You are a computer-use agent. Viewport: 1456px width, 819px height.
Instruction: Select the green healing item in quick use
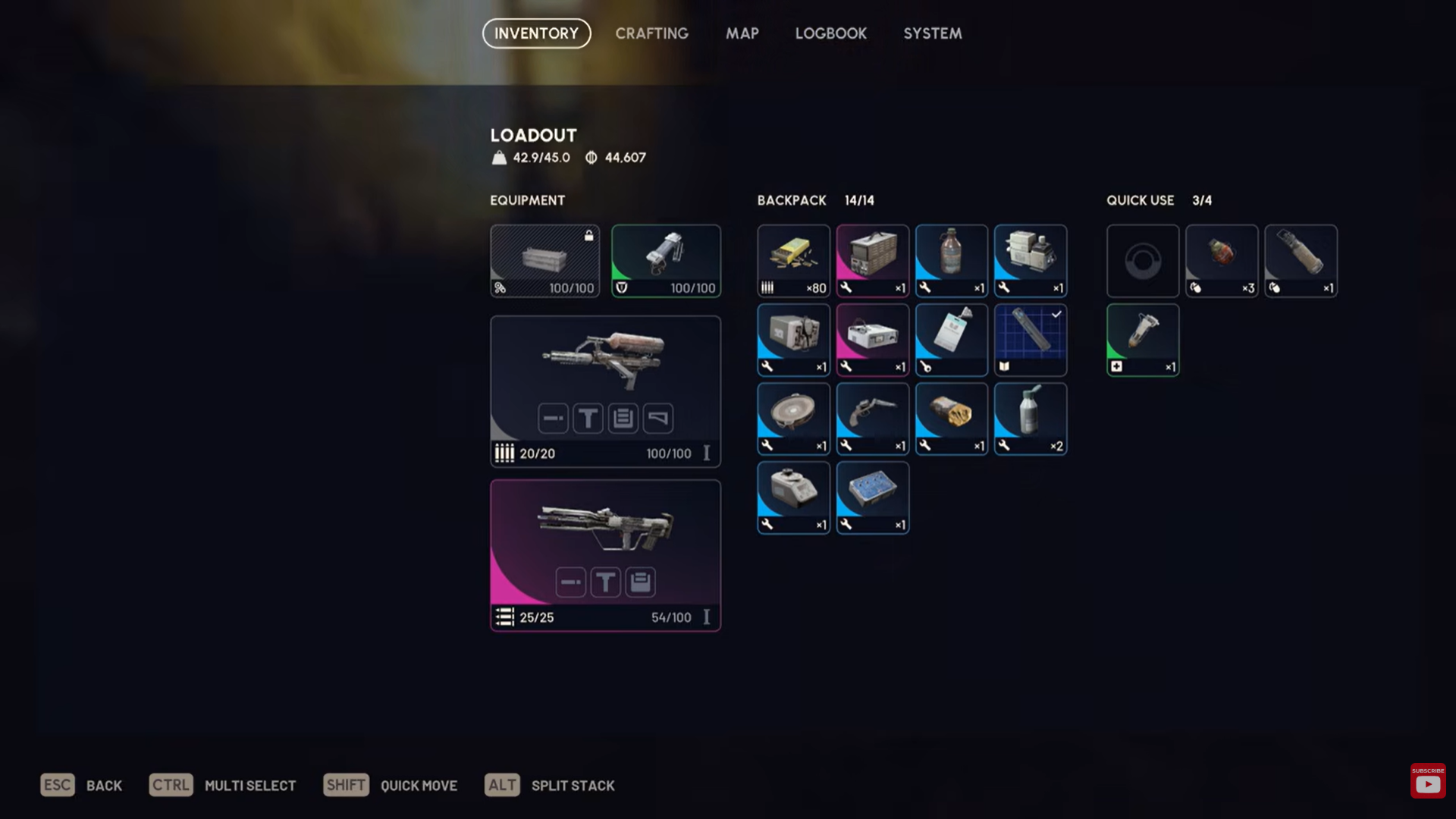pyautogui.click(x=1142, y=340)
